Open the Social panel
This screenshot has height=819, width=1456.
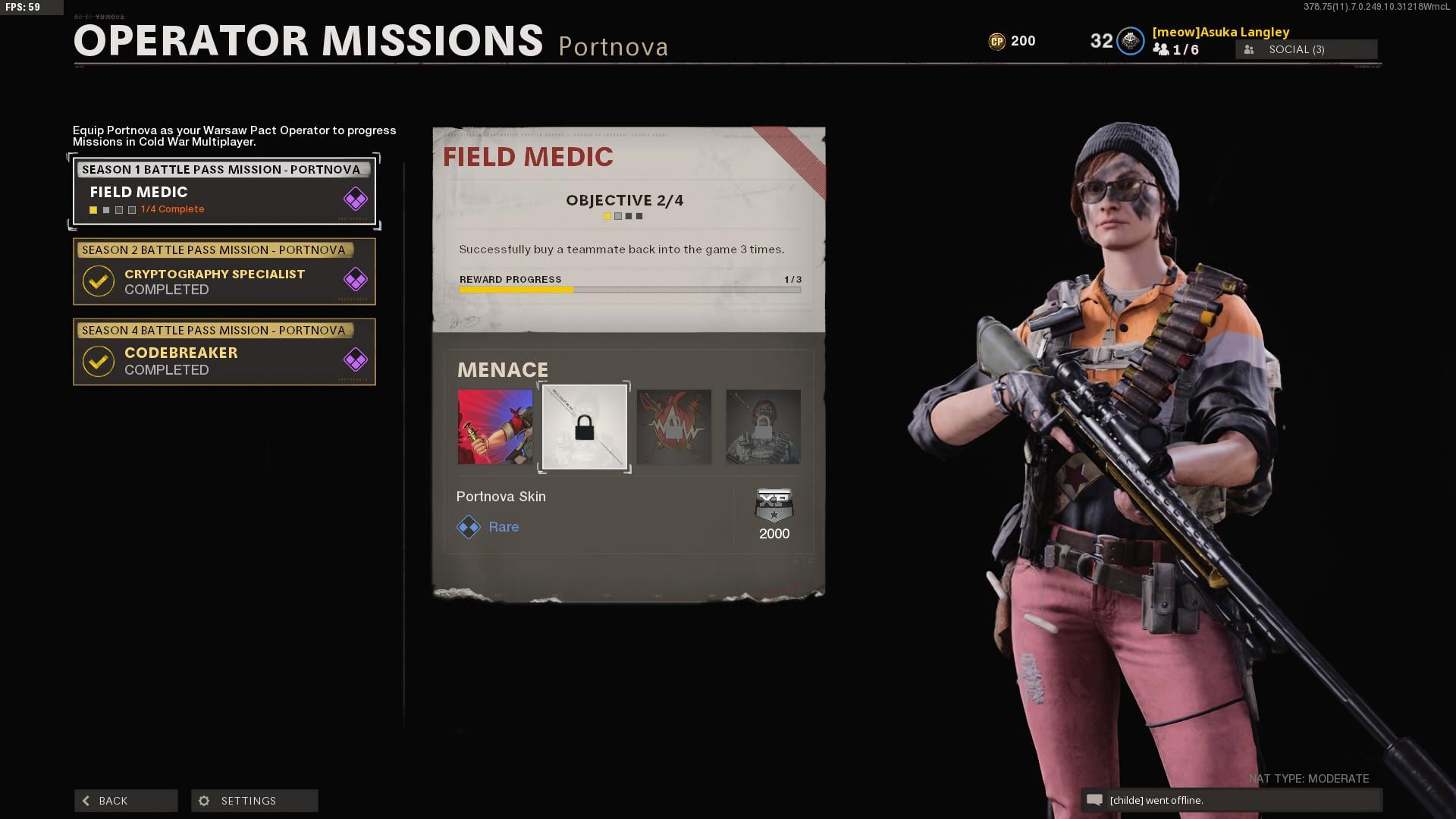[1306, 49]
